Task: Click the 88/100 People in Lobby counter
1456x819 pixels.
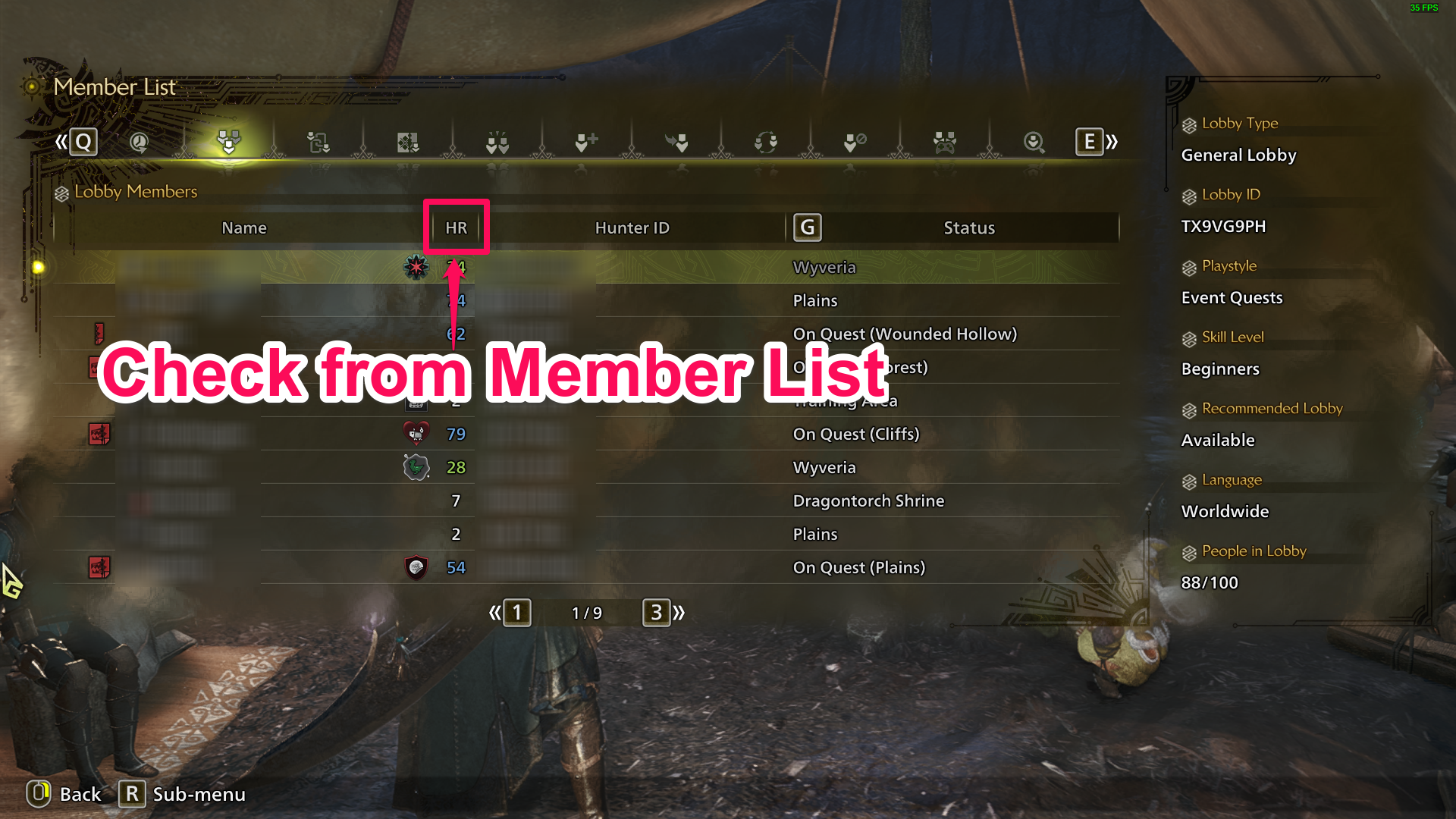Action: [x=1210, y=582]
